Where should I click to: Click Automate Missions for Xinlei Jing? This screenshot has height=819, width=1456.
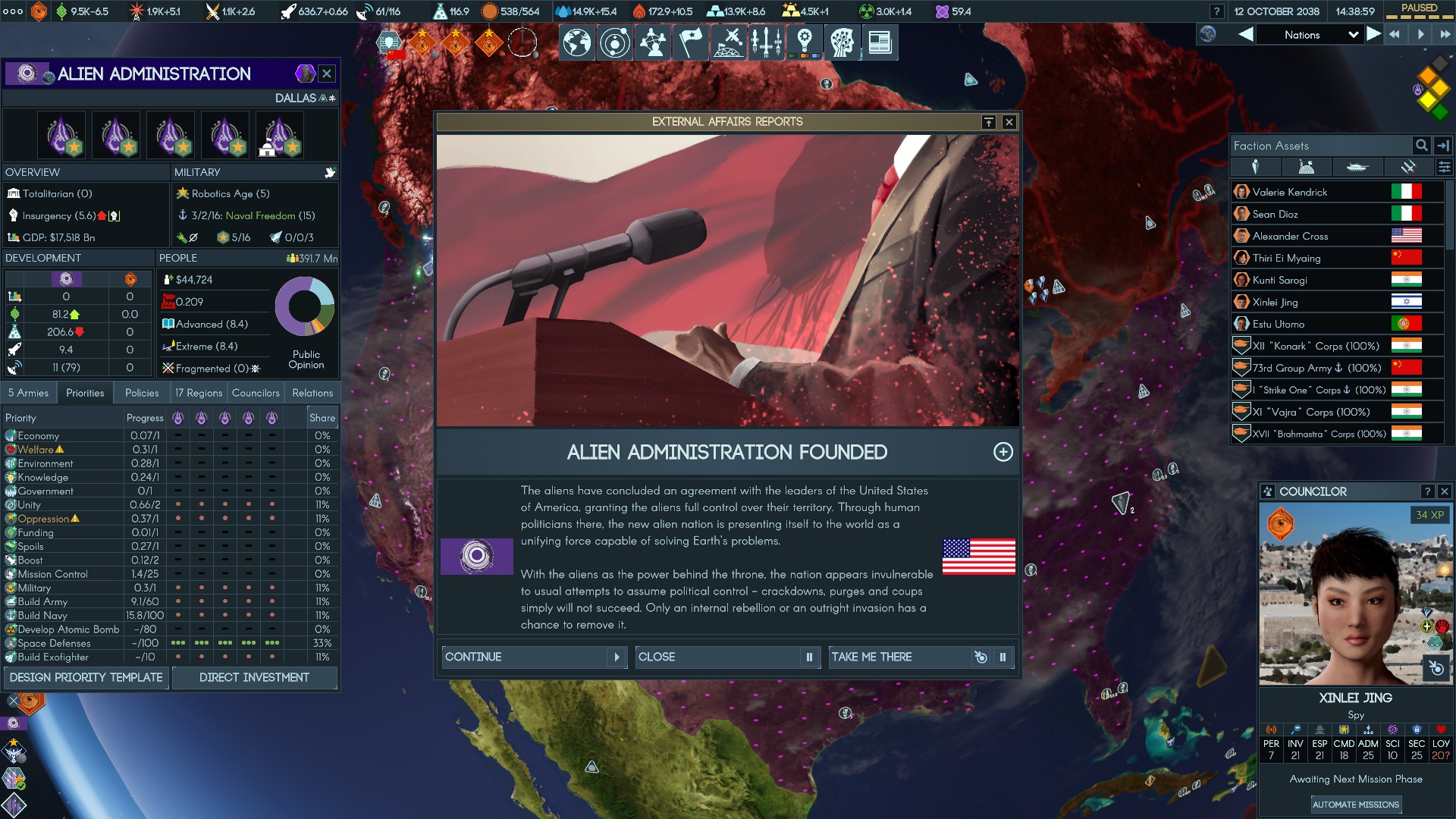click(x=1355, y=805)
